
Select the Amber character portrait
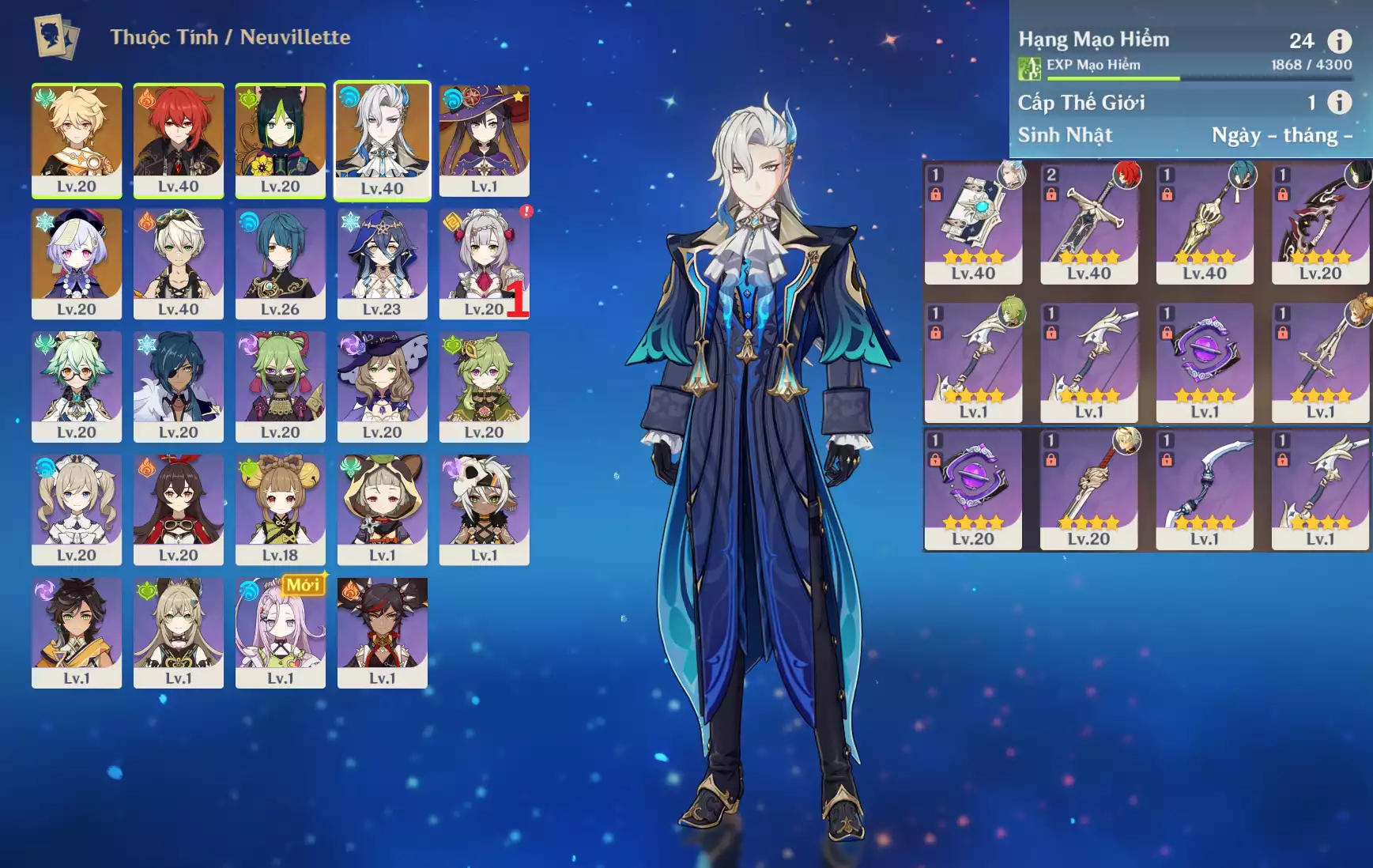[x=179, y=509]
